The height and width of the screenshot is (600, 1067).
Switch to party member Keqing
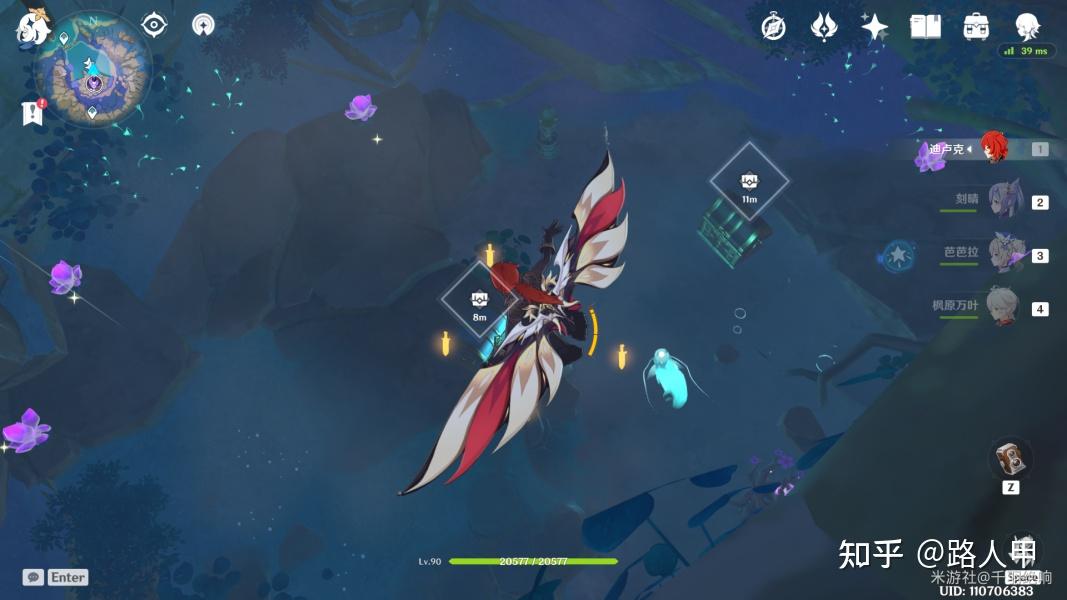[x=1002, y=201]
